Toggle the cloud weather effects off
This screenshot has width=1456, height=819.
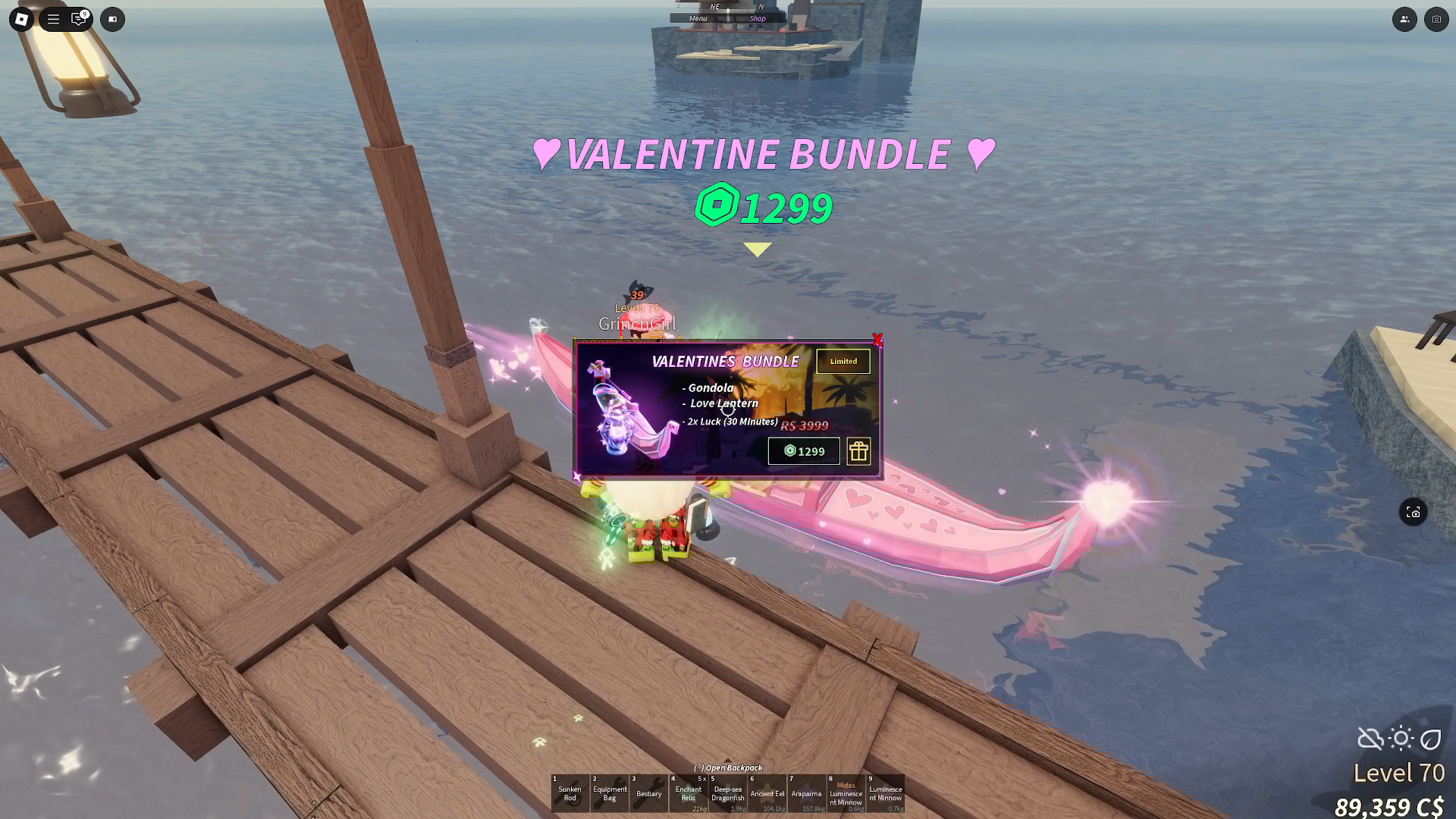(x=1370, y=737)
